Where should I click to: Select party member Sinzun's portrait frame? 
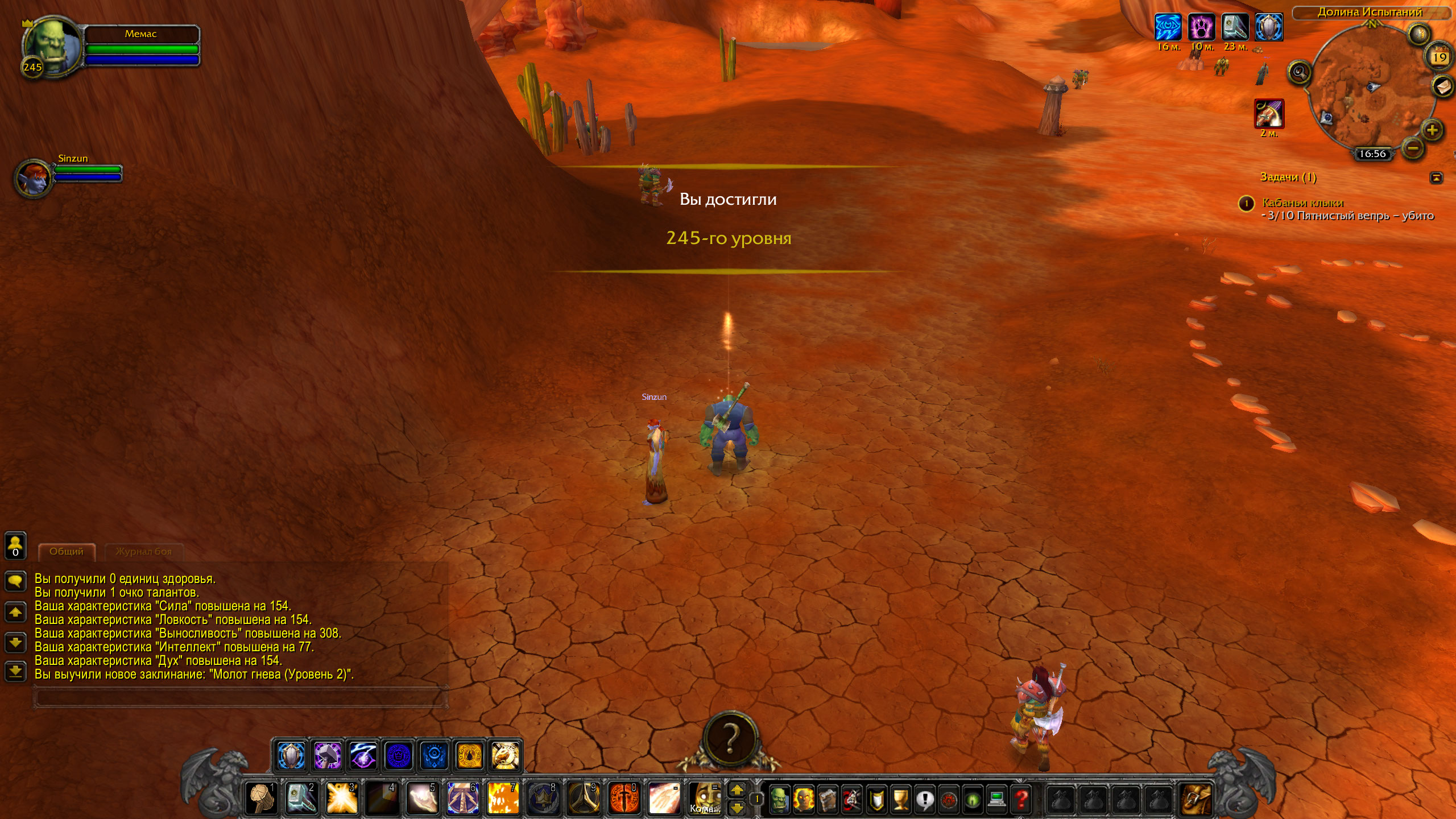point(33,177)
